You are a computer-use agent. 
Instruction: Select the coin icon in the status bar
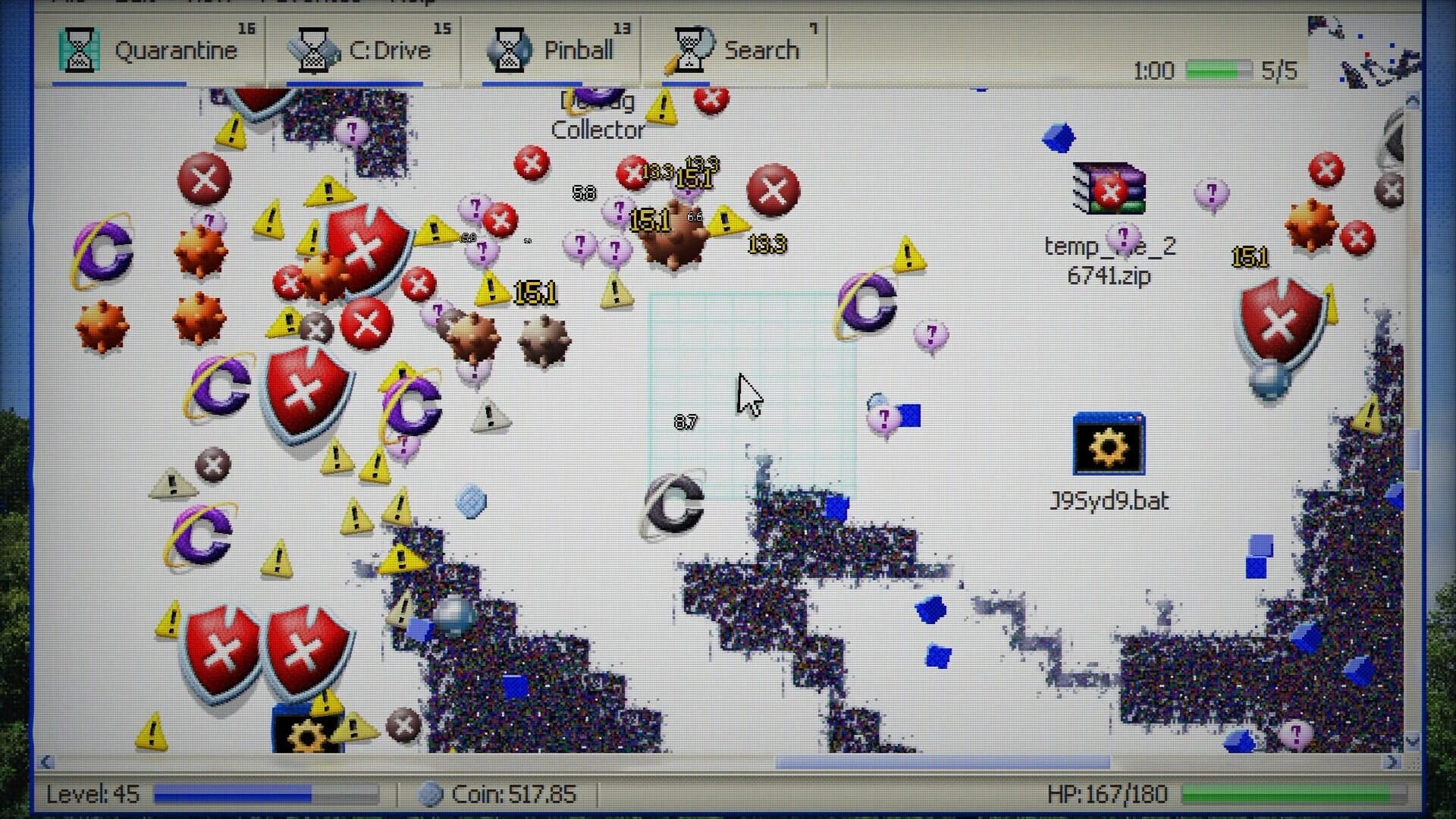click(432, 793)
